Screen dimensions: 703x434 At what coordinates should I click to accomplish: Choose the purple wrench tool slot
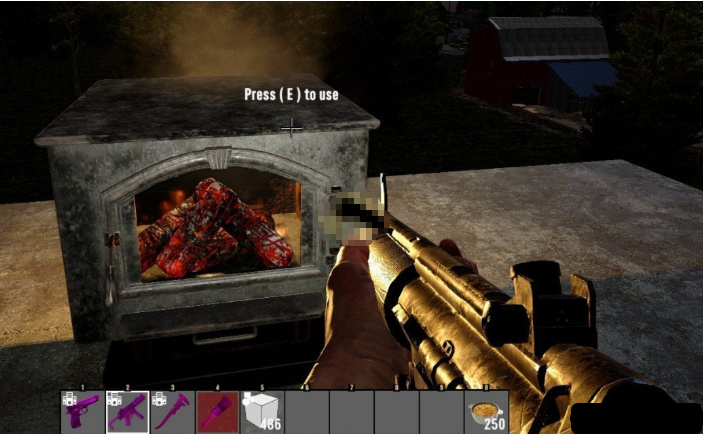click(172, 411)
